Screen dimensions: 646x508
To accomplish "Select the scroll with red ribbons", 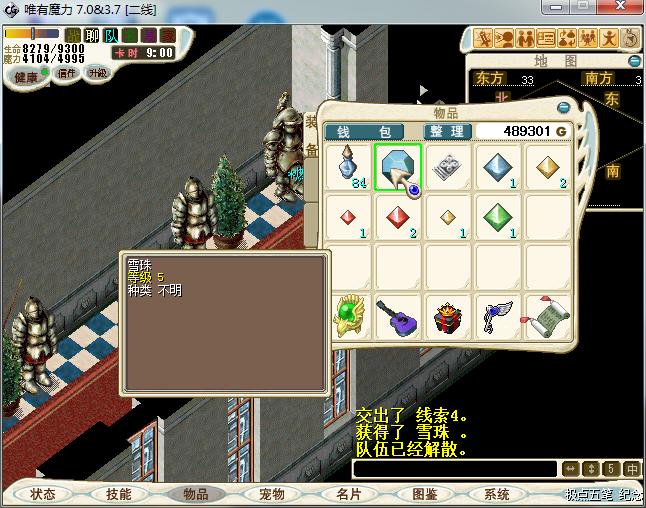I will (x=547, y=316).
